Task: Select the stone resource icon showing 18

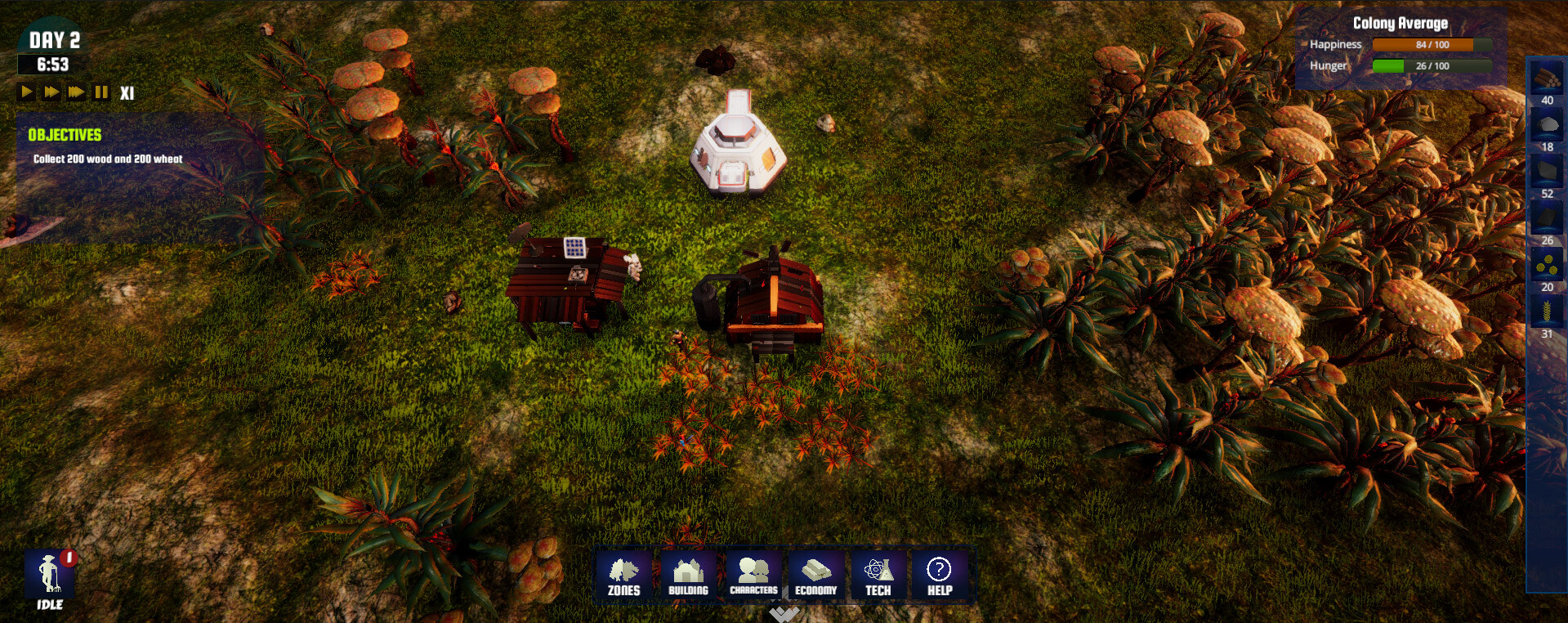Action: (x=1547, y=124)
